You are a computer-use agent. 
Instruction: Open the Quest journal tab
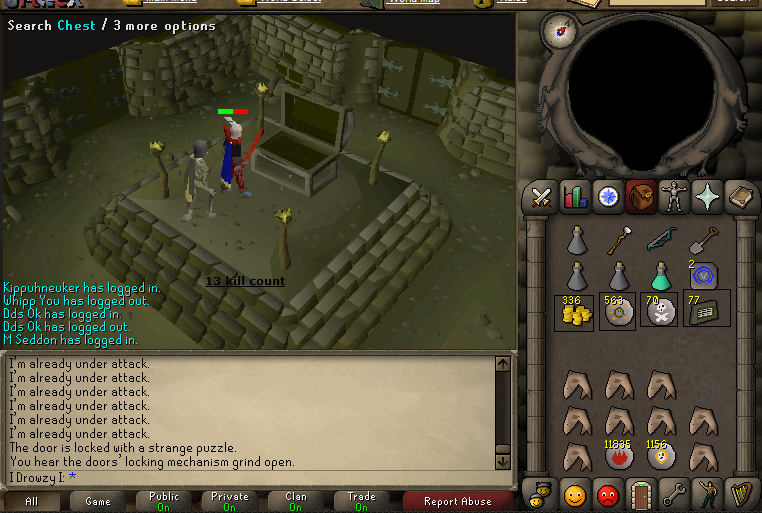click(x=608, y=197)
